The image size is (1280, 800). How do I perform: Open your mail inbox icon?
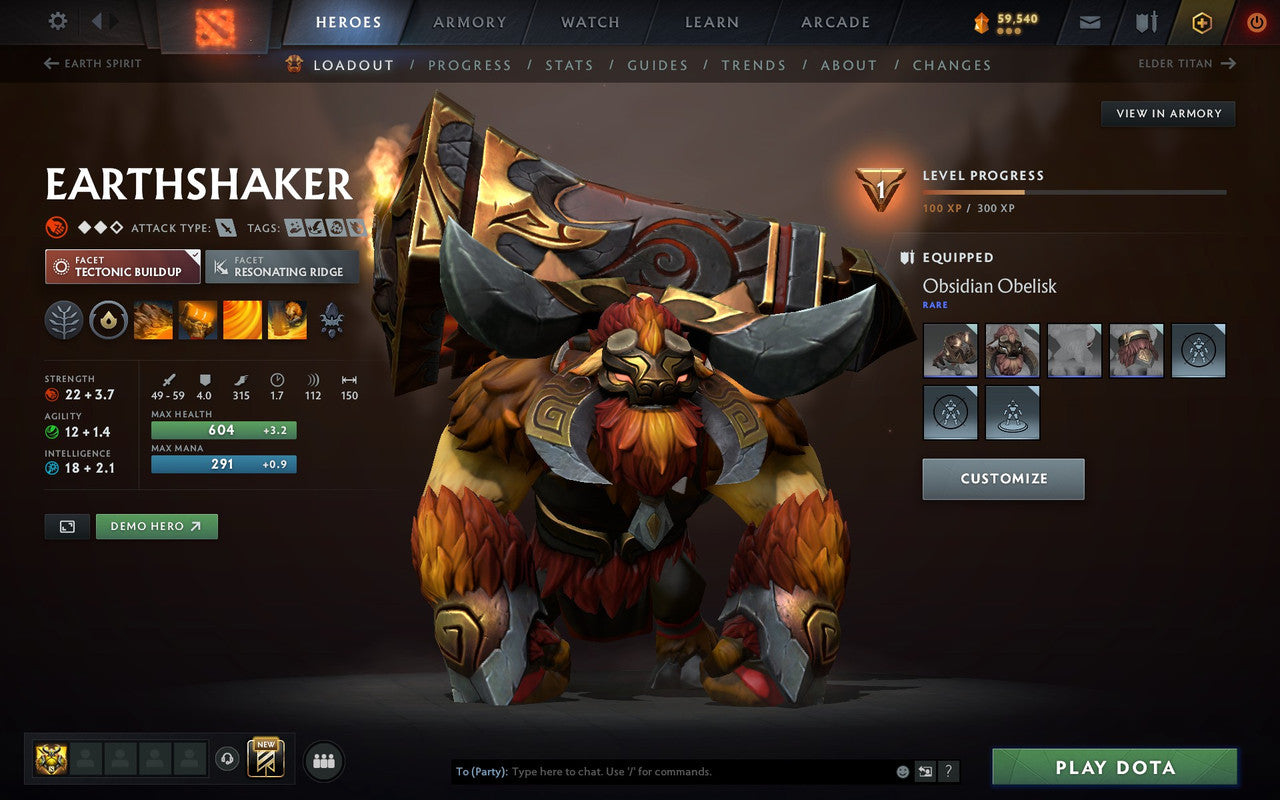tap(1088, 21)
